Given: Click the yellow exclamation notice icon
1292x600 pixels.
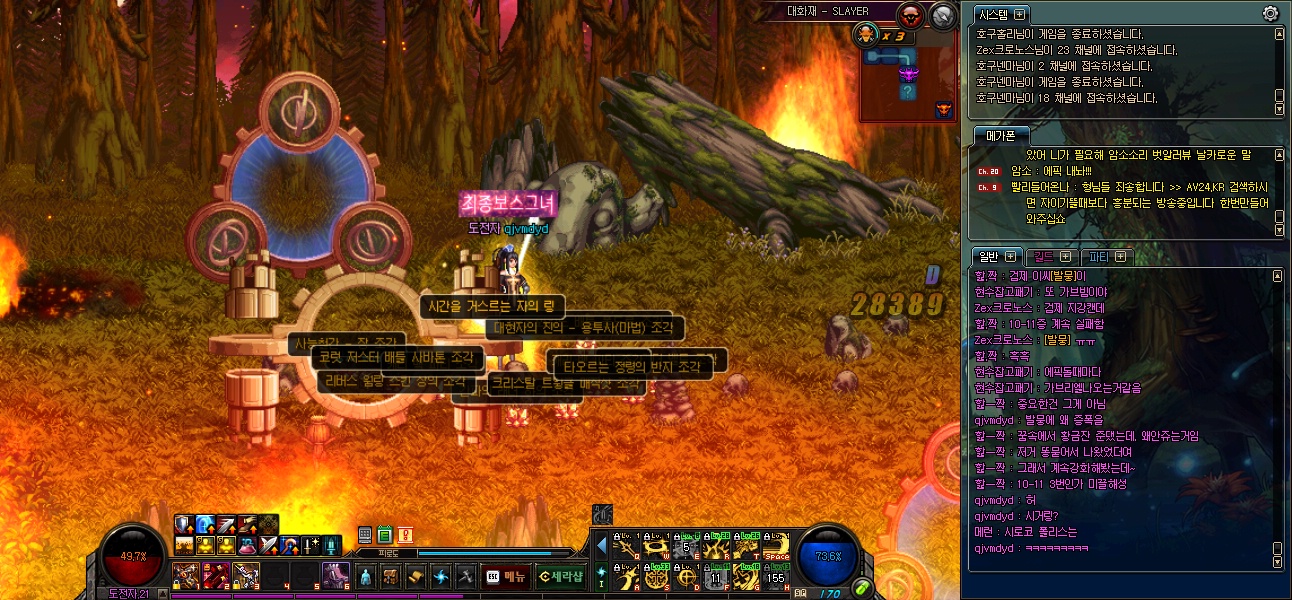Looking at the screenshot, I should coord(405,536).
